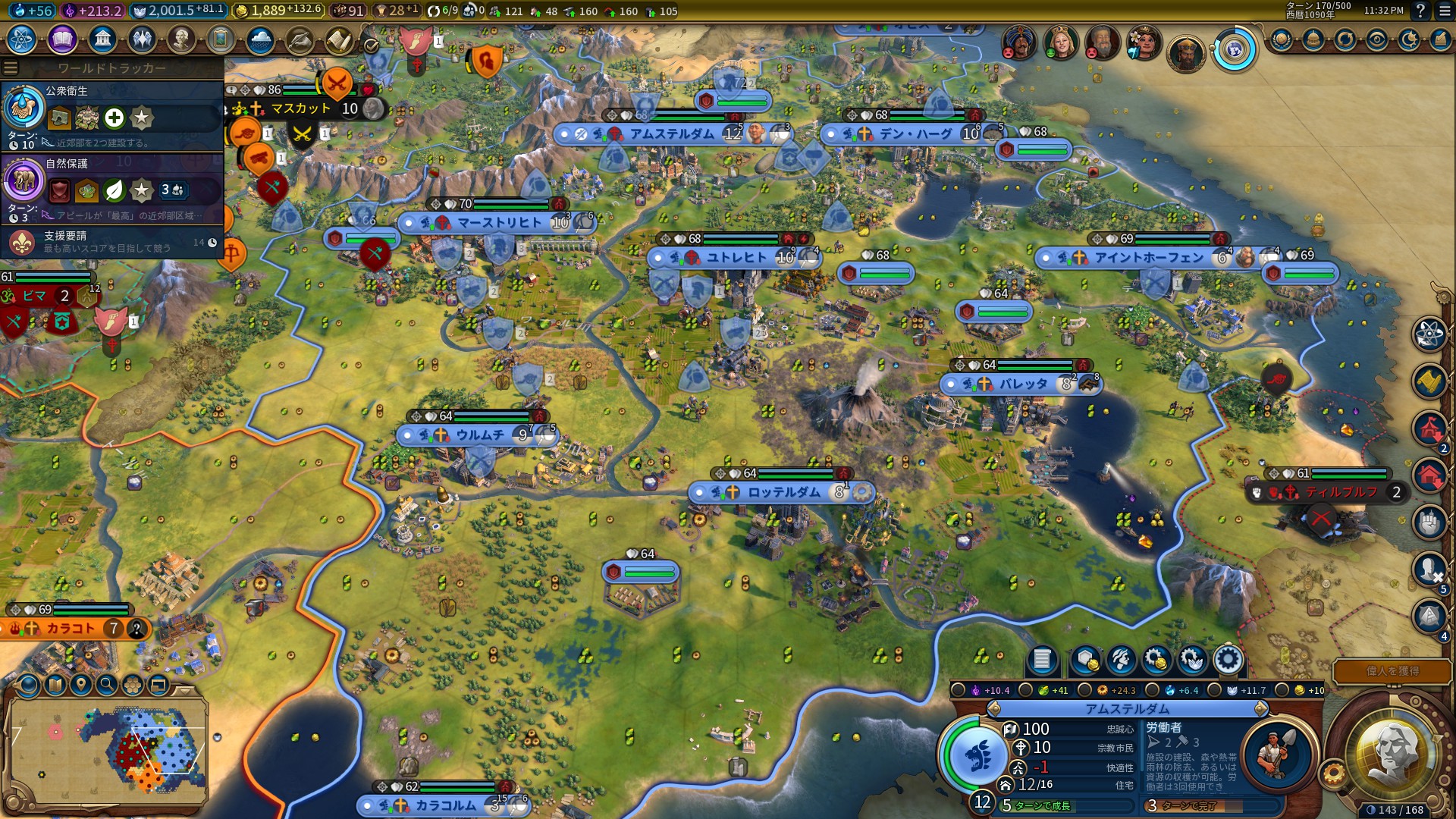Go to next city arrow
This screenshot has width=1456, height=819.
pos(1261,709)
